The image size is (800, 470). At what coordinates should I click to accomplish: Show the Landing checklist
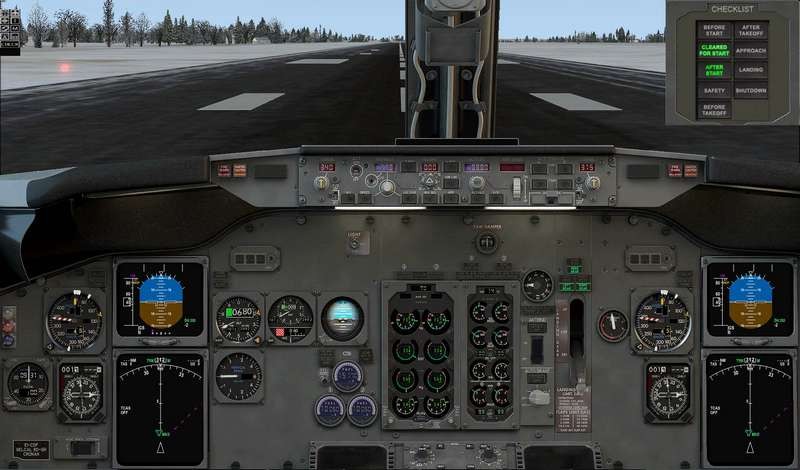(751, 70)
